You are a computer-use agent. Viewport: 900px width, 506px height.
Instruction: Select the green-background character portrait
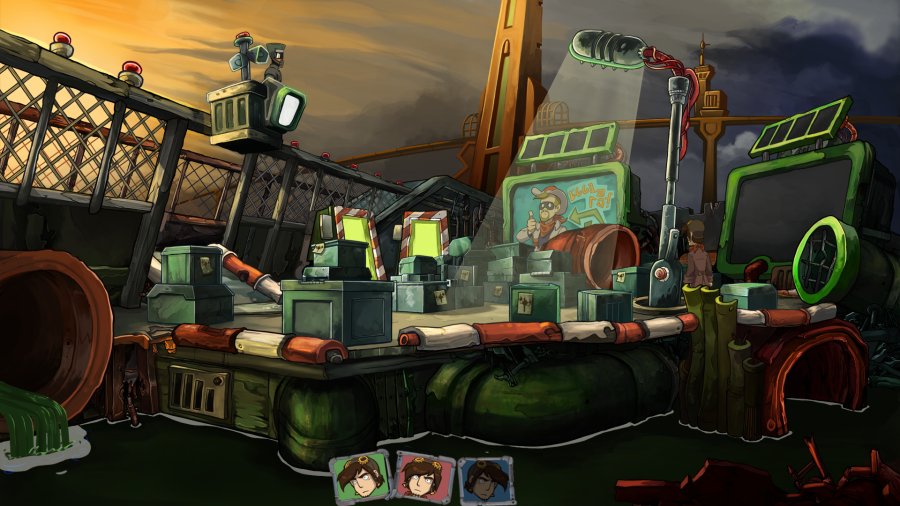coord(361,477)
